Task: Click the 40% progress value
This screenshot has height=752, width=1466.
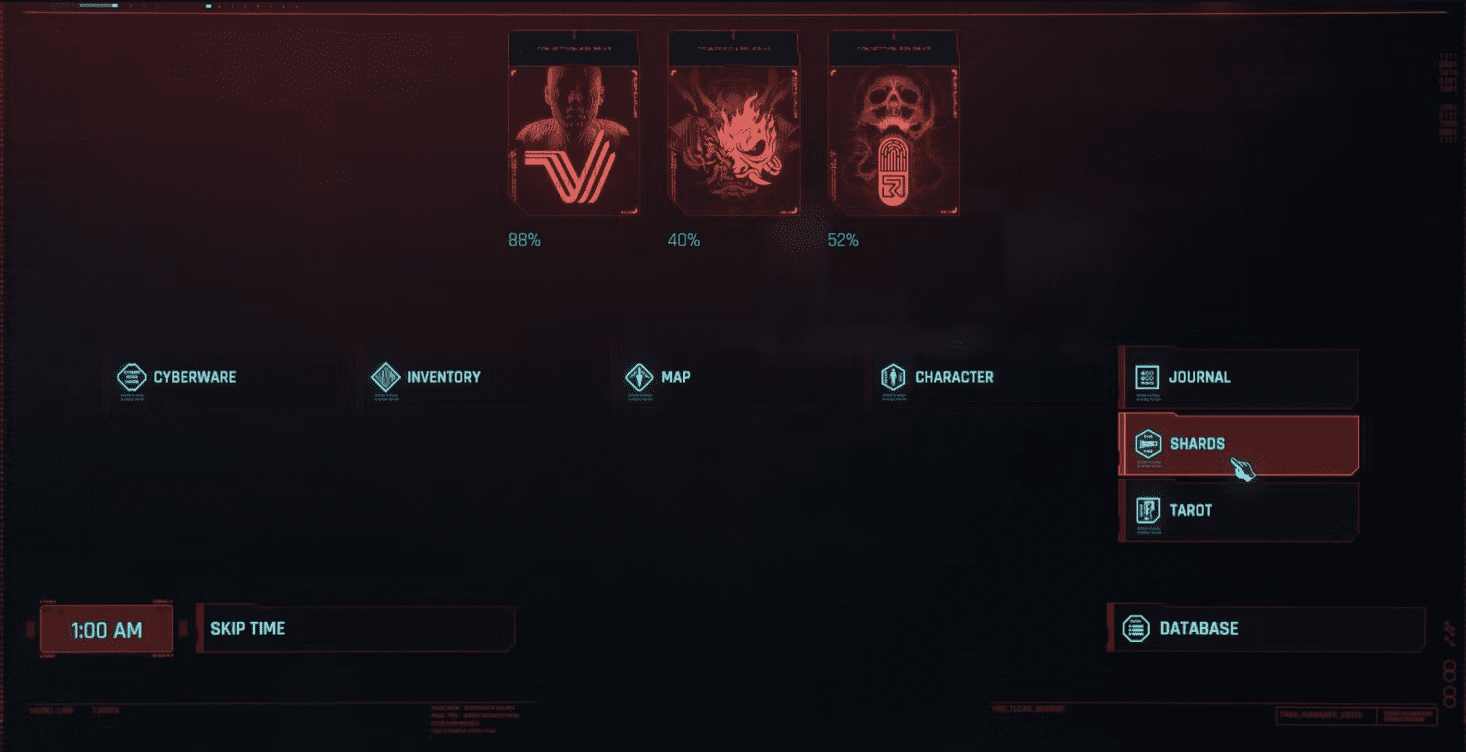Action: (681, 239)
